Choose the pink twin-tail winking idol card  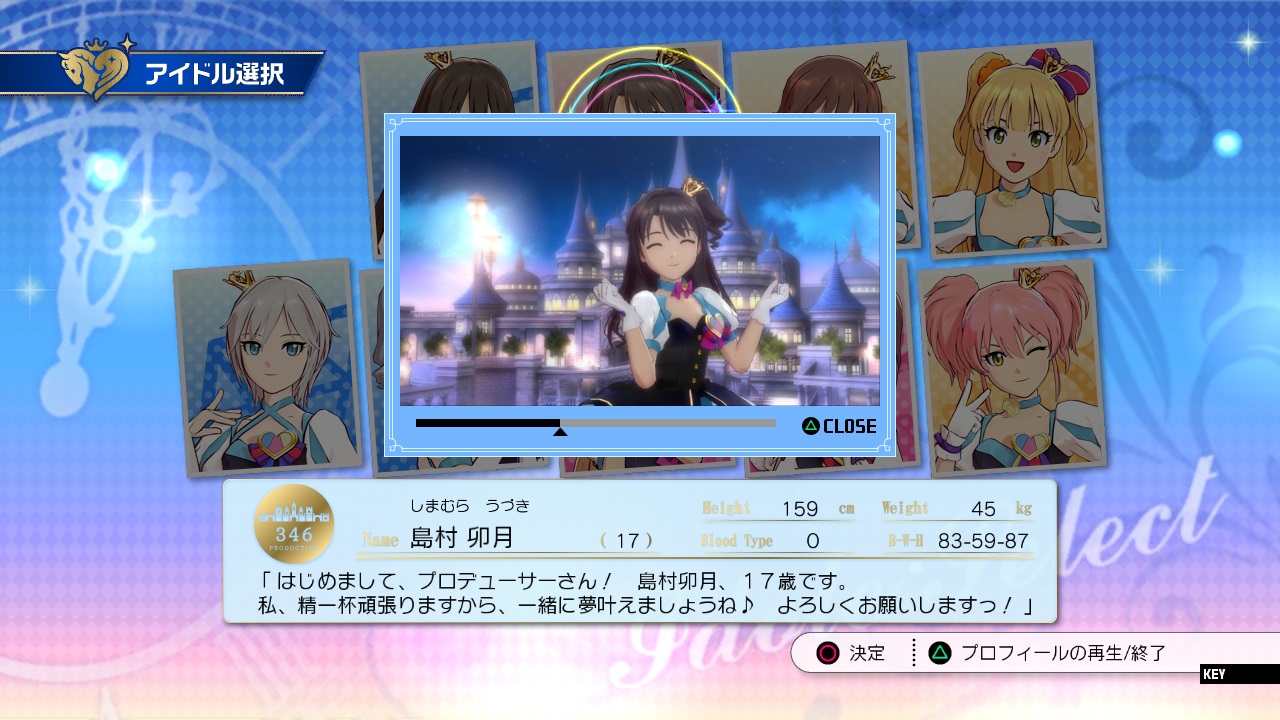tap(1010, 365)
